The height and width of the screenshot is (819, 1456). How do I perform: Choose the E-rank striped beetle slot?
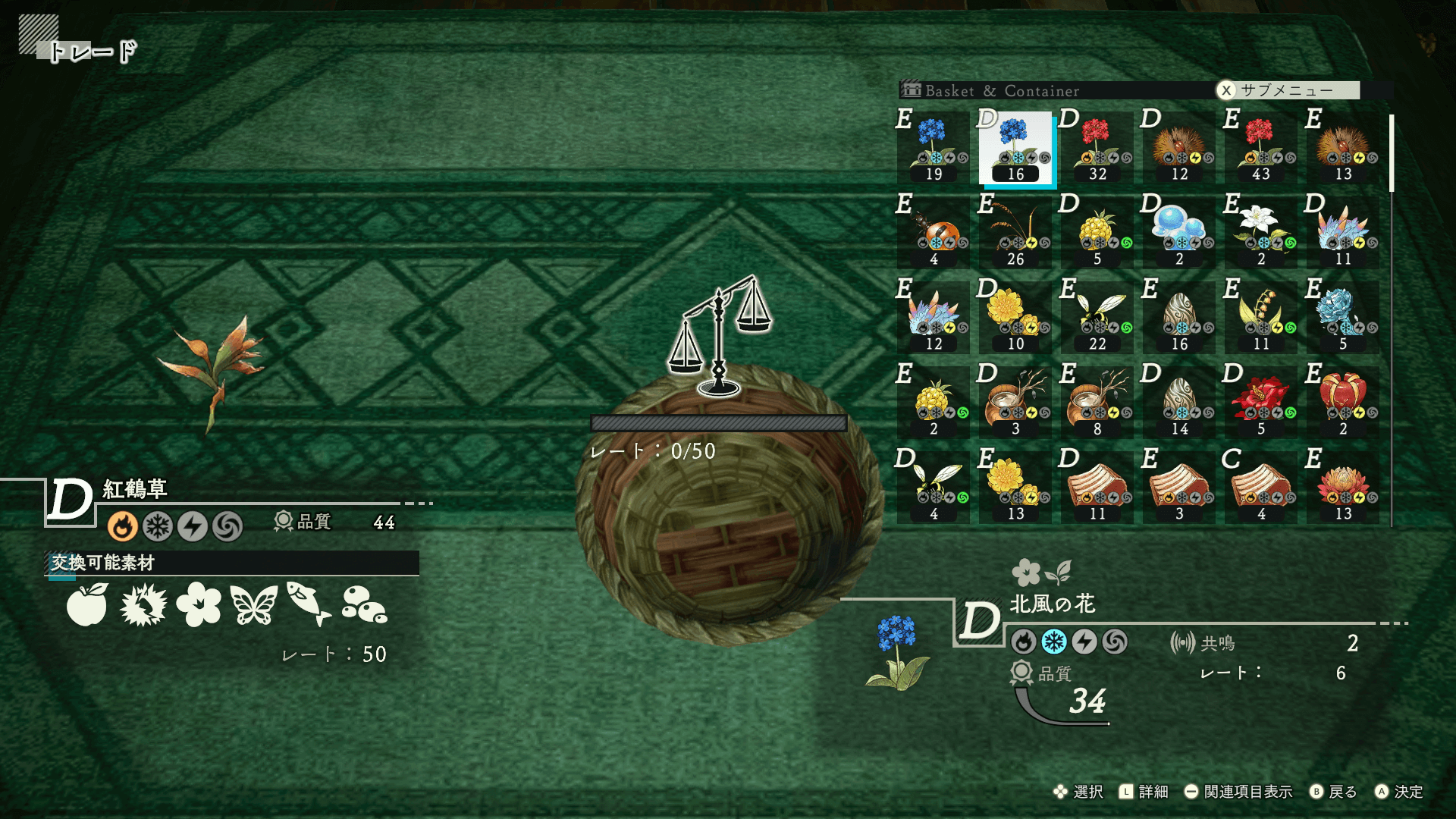click(x=934, y=234)
